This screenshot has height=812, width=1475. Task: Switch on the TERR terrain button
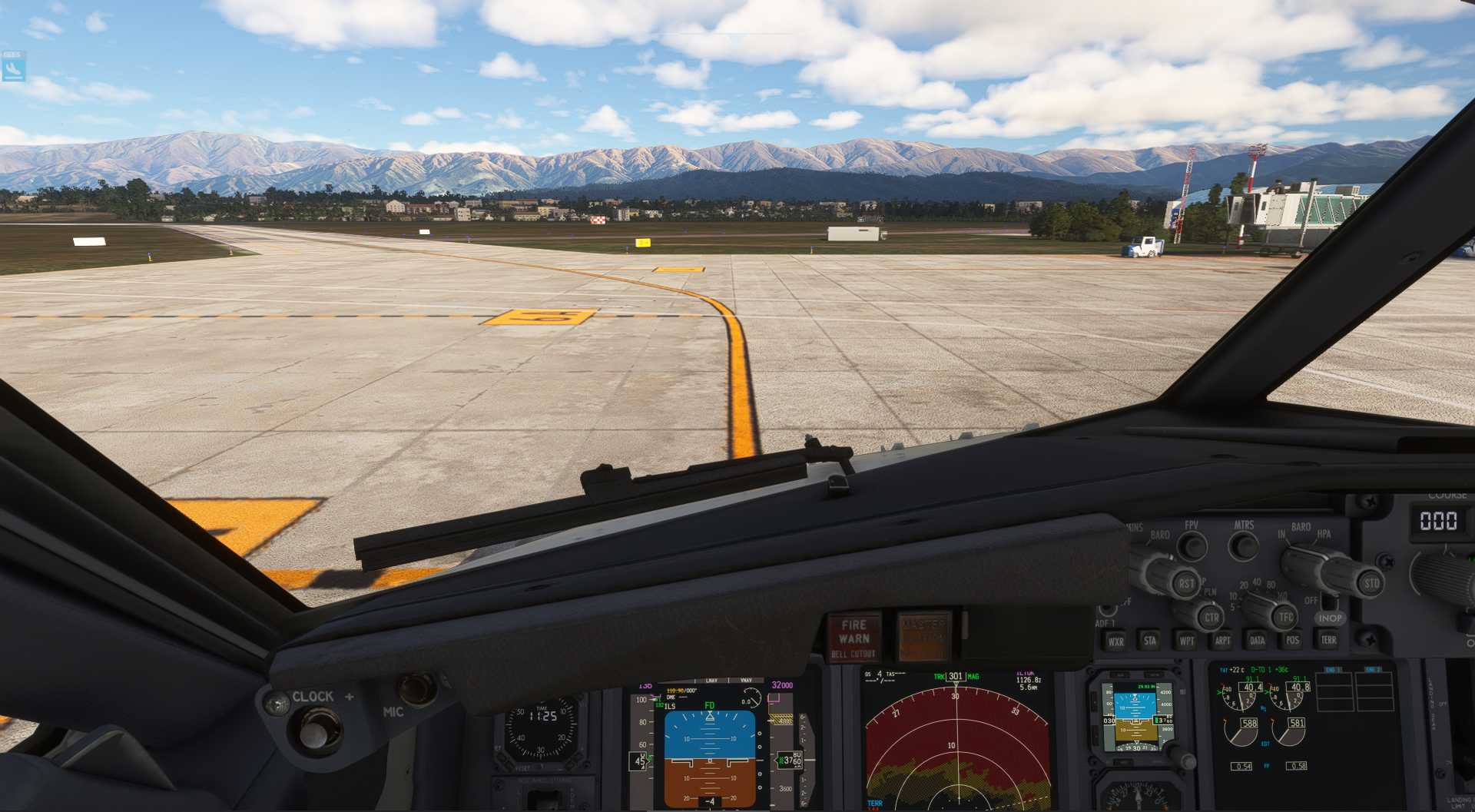coord(1328,639)
